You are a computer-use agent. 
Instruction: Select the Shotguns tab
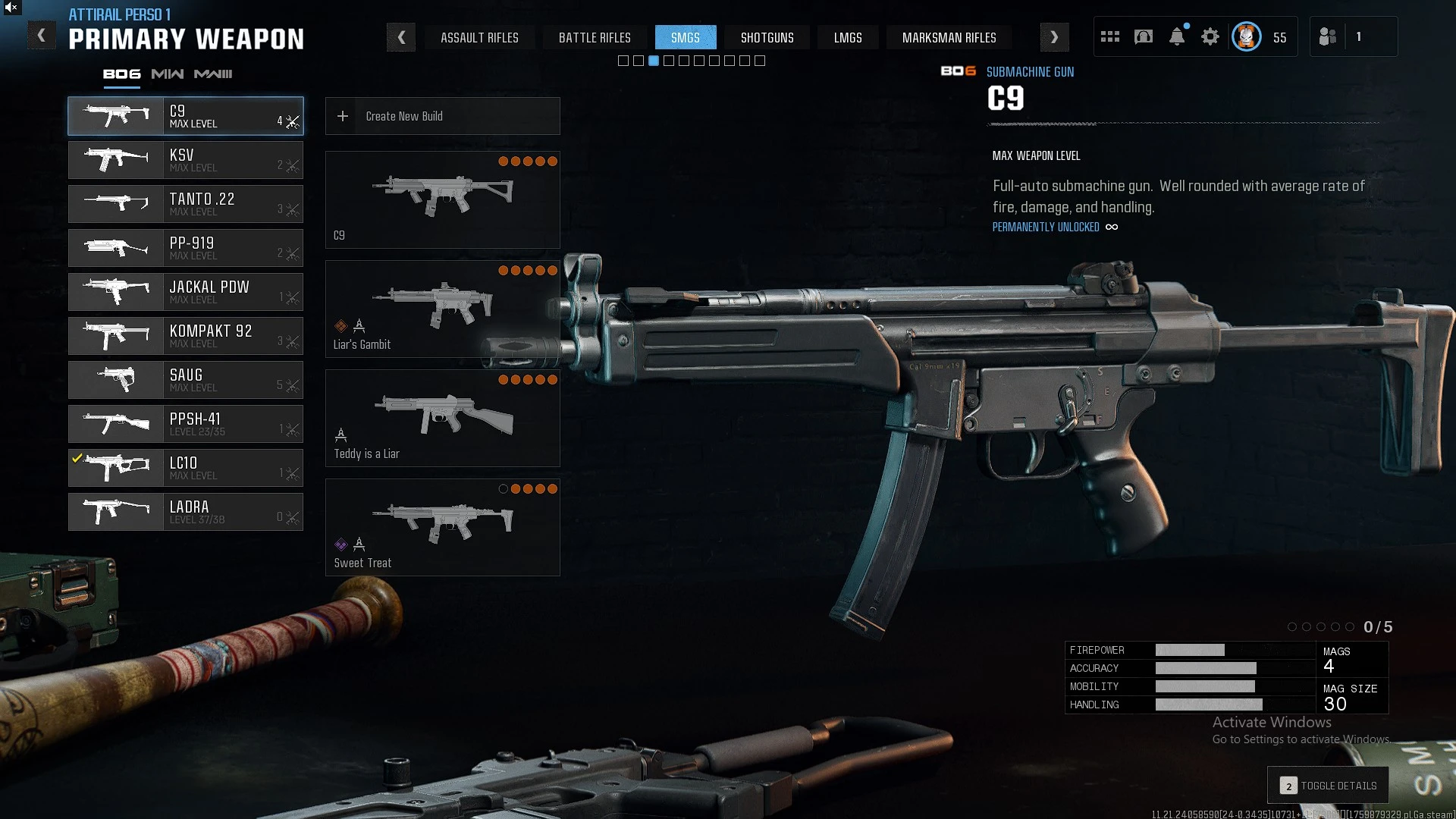pos(767,37)
